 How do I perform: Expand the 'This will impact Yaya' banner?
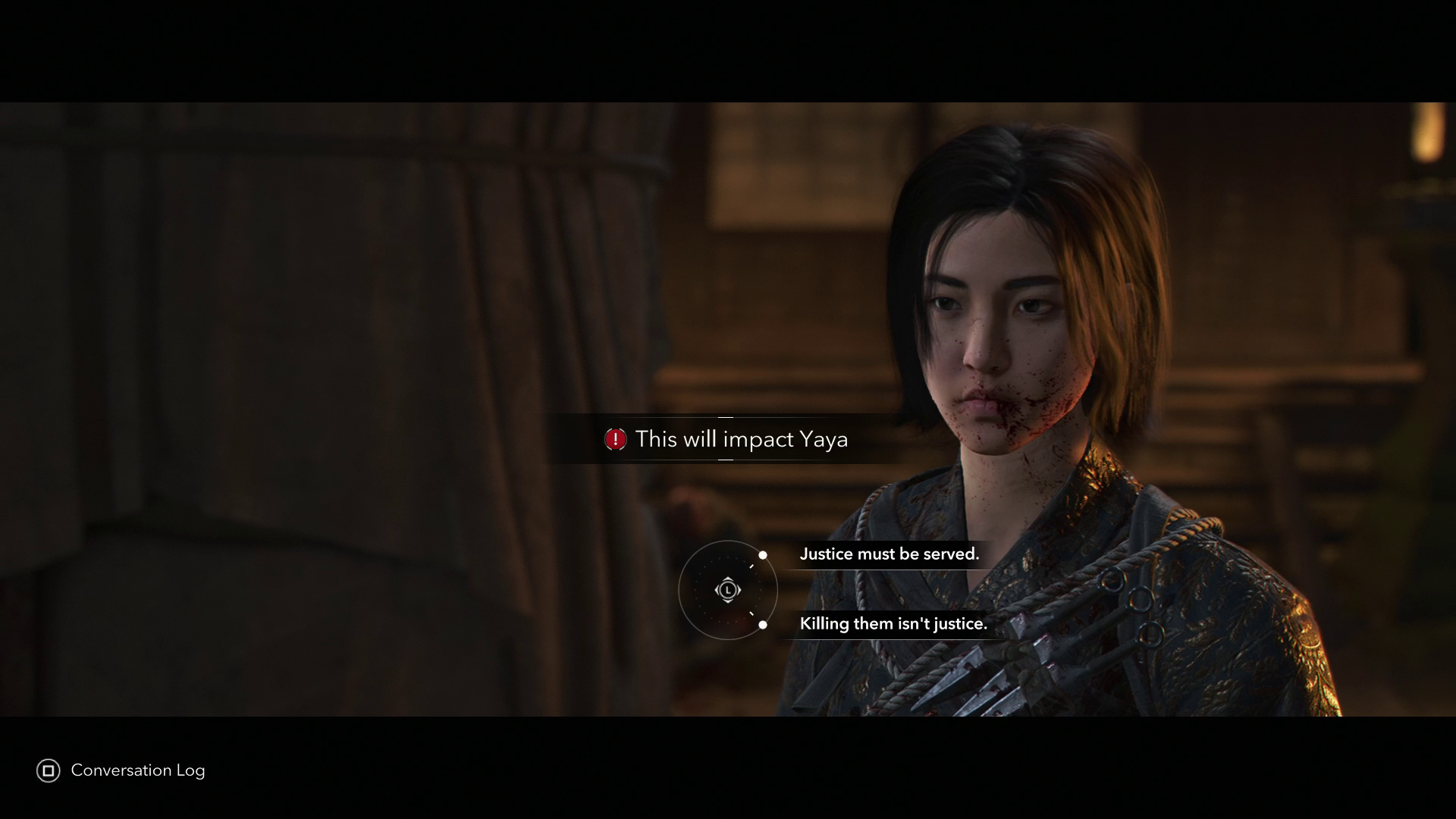[x=728, y=439]
